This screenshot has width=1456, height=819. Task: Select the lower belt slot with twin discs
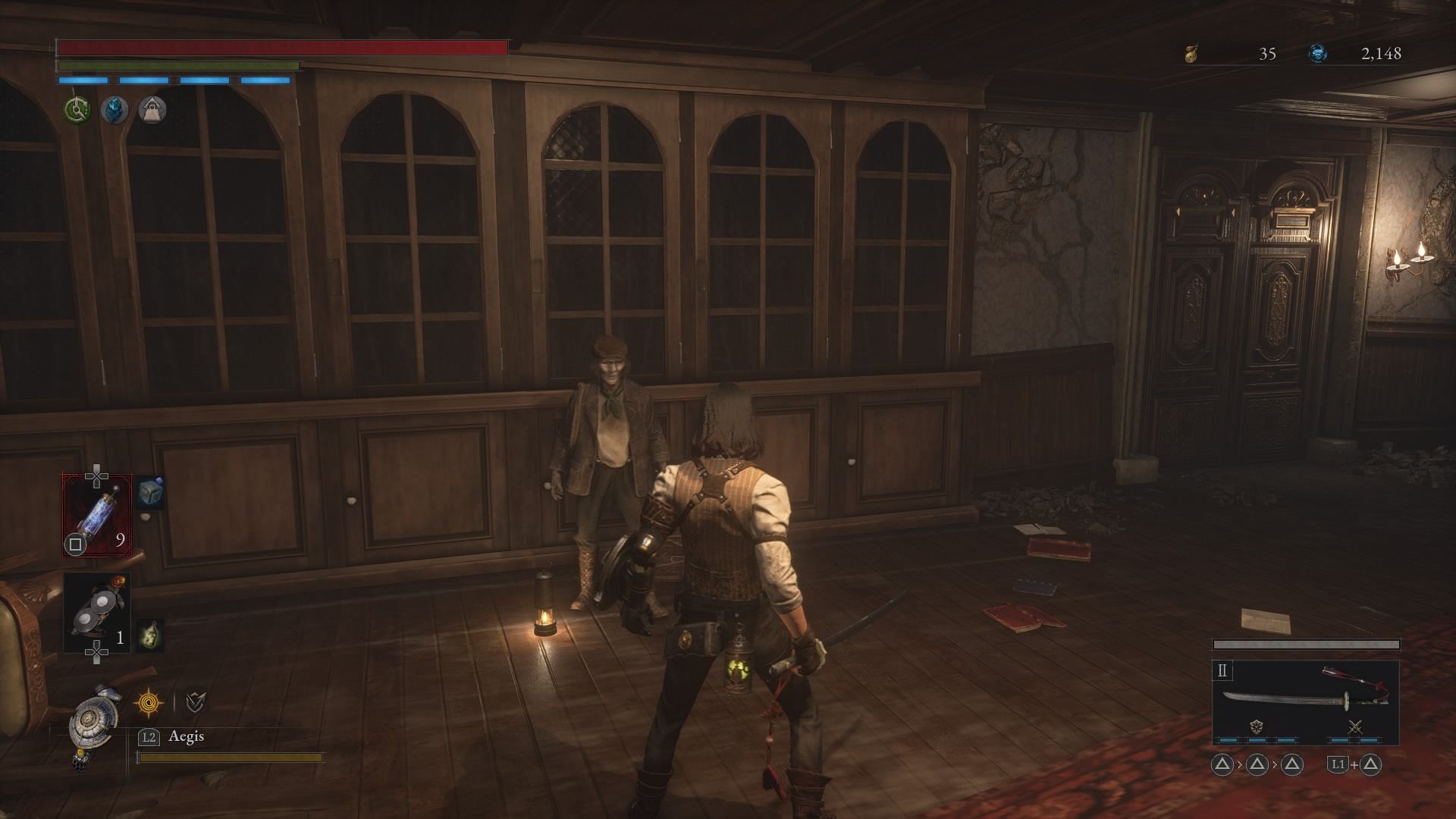click(97, 612)
